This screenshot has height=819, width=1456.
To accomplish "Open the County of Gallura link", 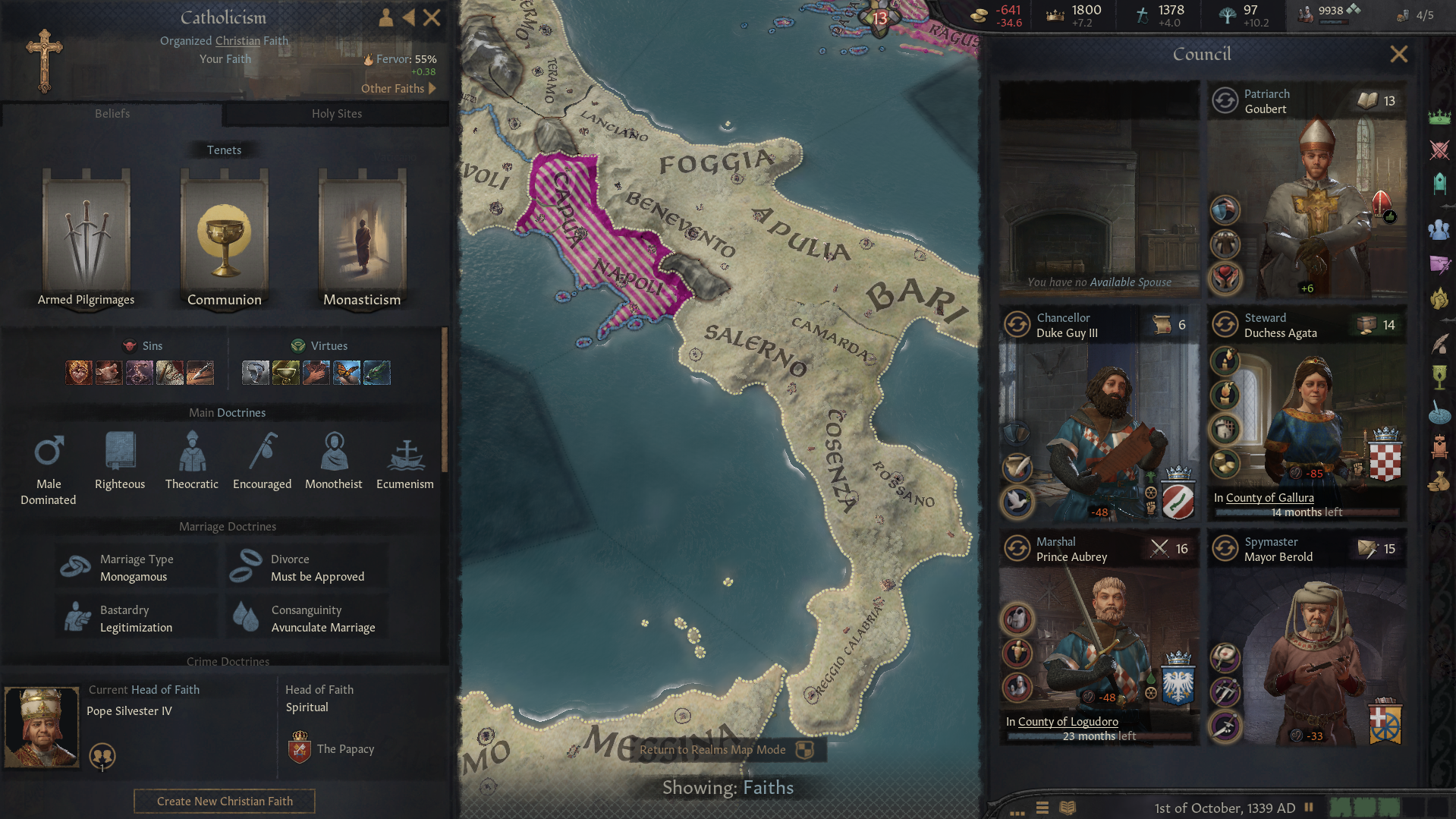I will pyautogui.click(x=1269, y=497).
